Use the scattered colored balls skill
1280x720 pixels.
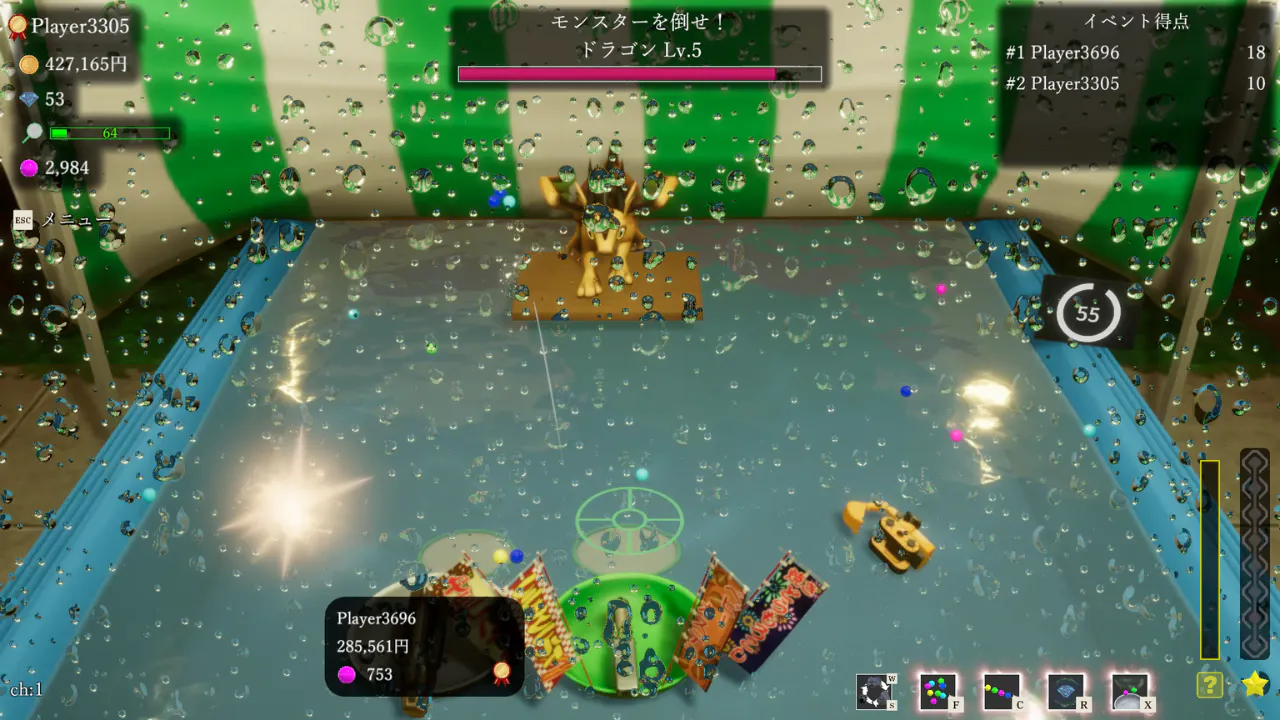[938, 692]
